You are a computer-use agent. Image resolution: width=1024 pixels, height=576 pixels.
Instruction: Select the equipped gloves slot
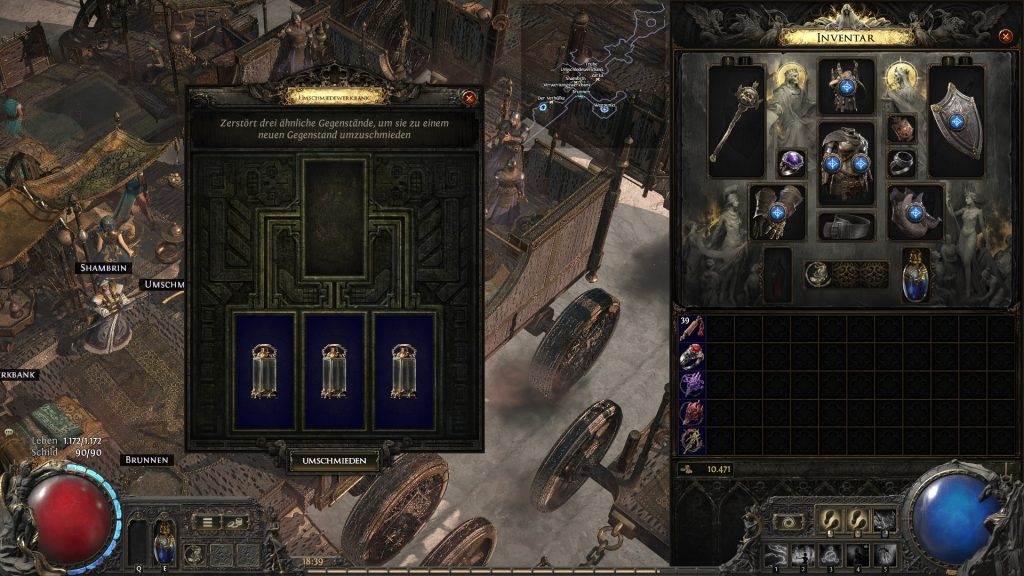pyautogui.click(x=777, y=211)
